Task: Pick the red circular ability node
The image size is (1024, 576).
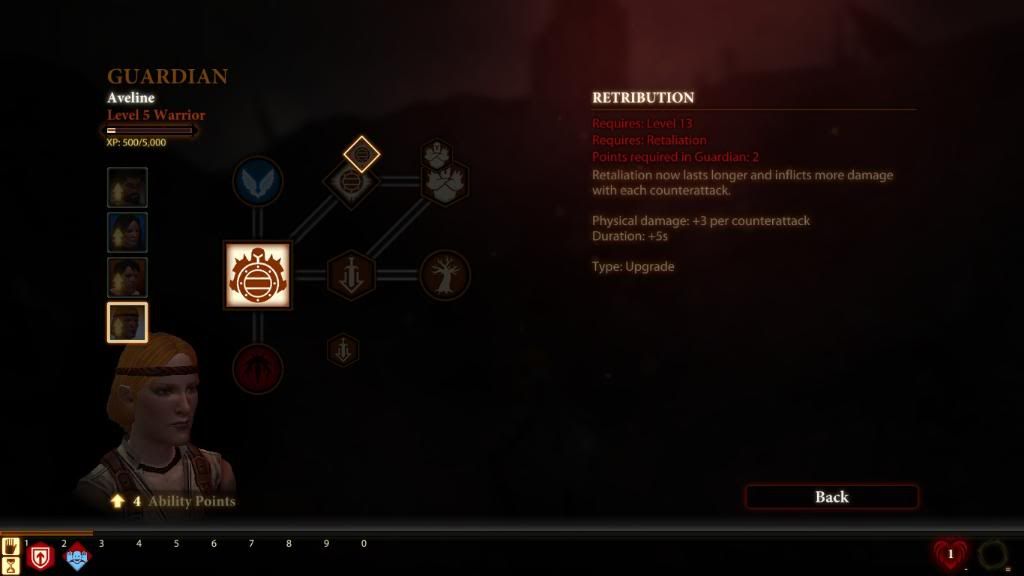Action: [257, 367]
